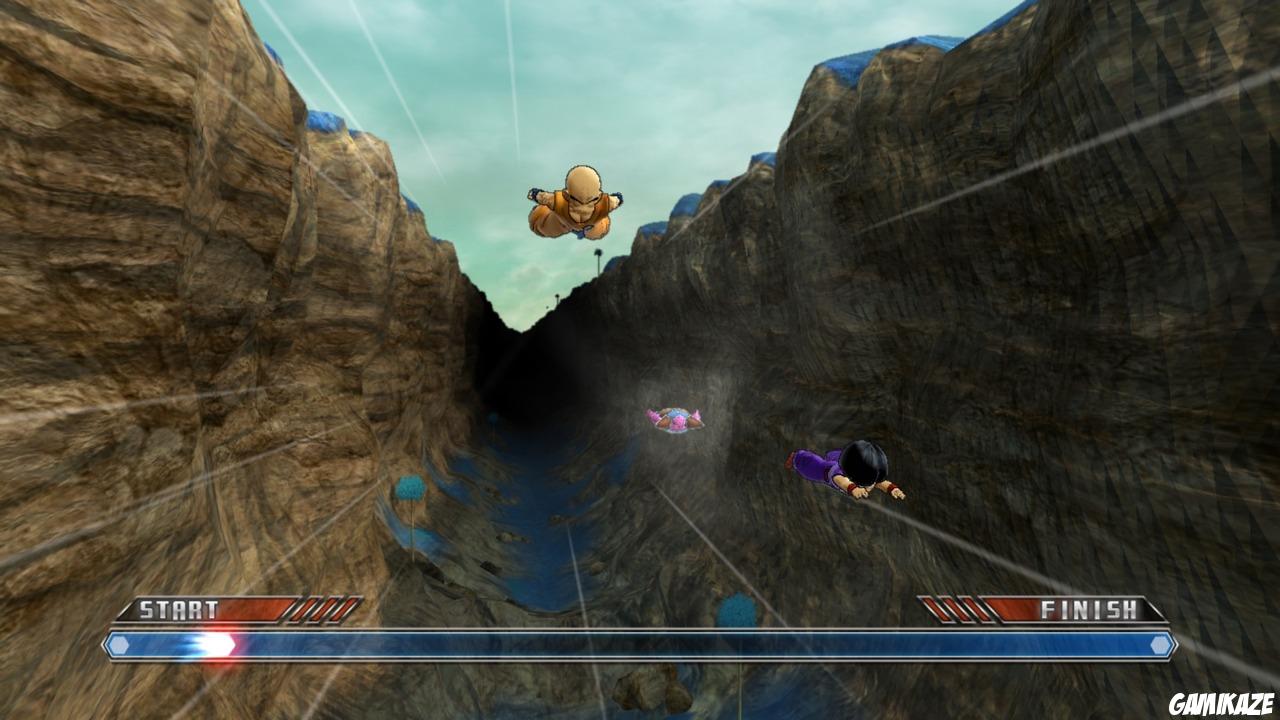The width and height of the screenshot is (1280, 720).
Task: Click the GAMIKAZE watermark
Action: click(x=1222, y=705)
